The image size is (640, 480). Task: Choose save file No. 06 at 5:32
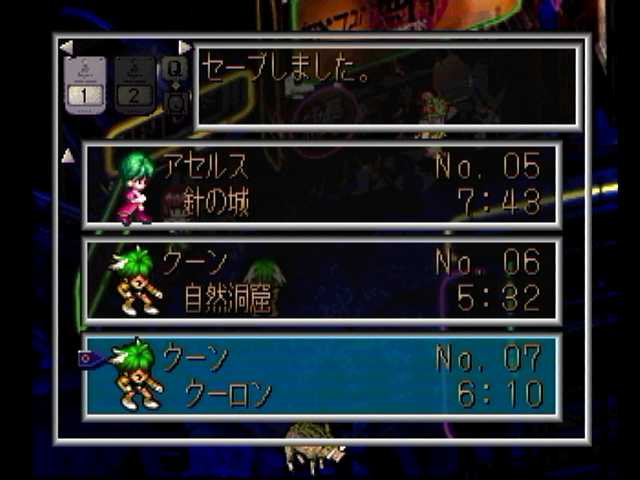321,281
